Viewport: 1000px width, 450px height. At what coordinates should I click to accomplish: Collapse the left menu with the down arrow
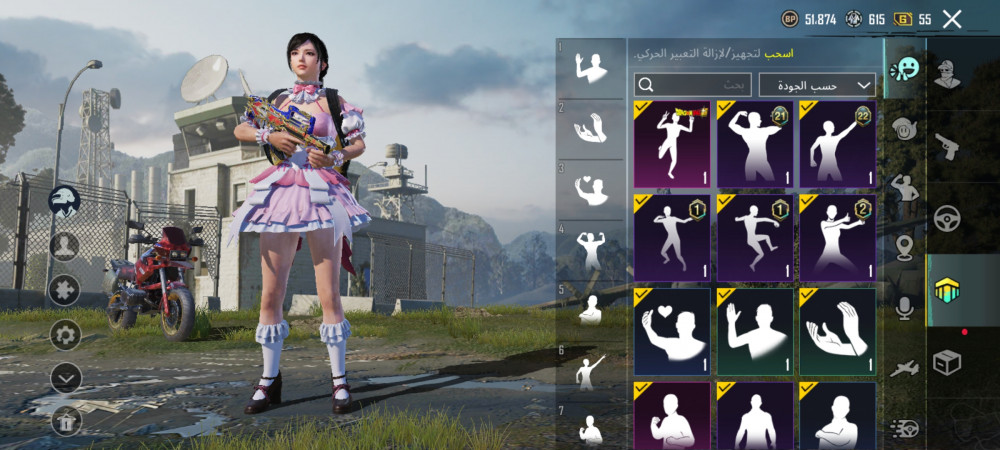(x=65, y=377)
